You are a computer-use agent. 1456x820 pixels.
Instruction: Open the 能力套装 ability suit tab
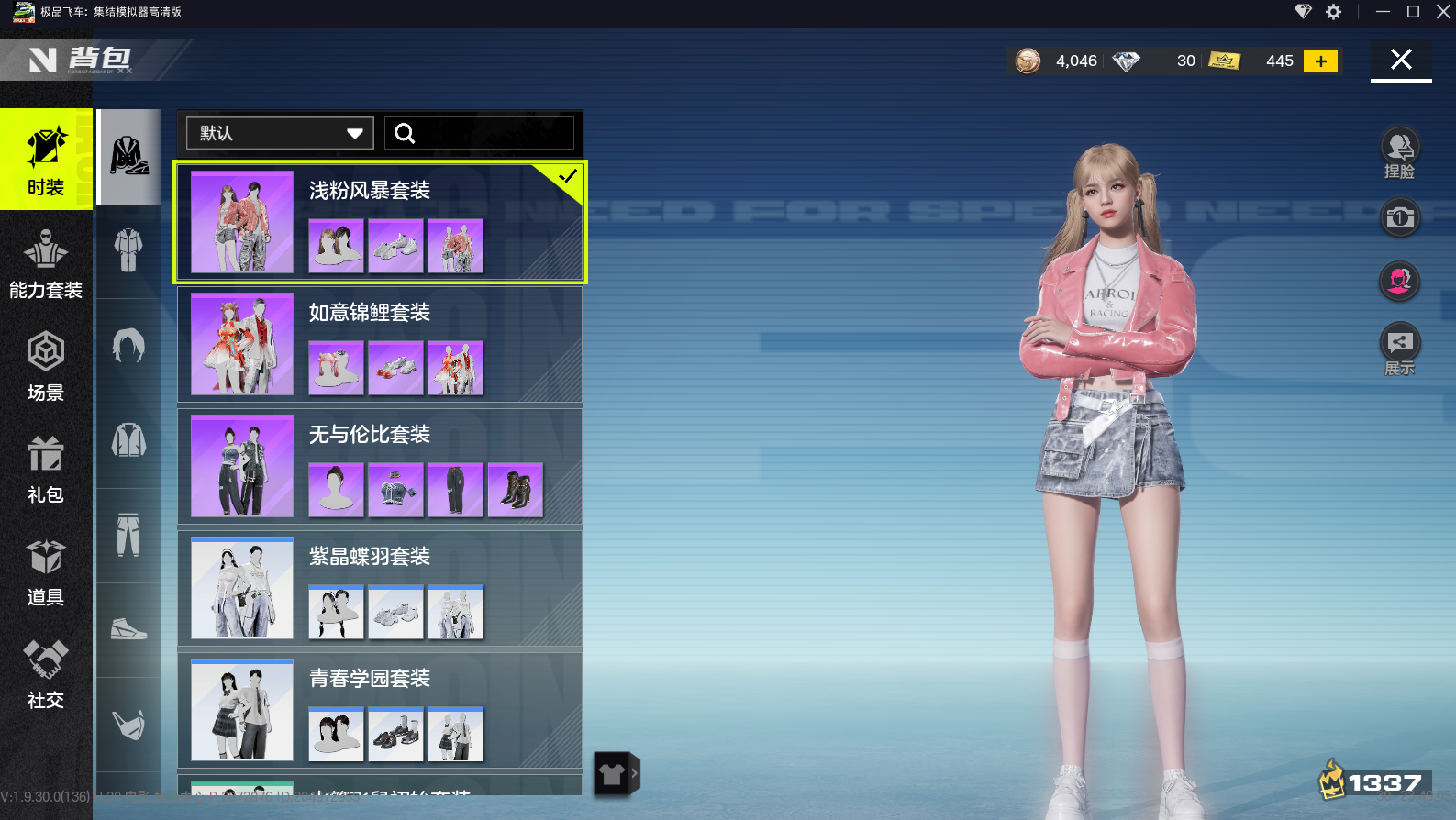coord(46,263)
